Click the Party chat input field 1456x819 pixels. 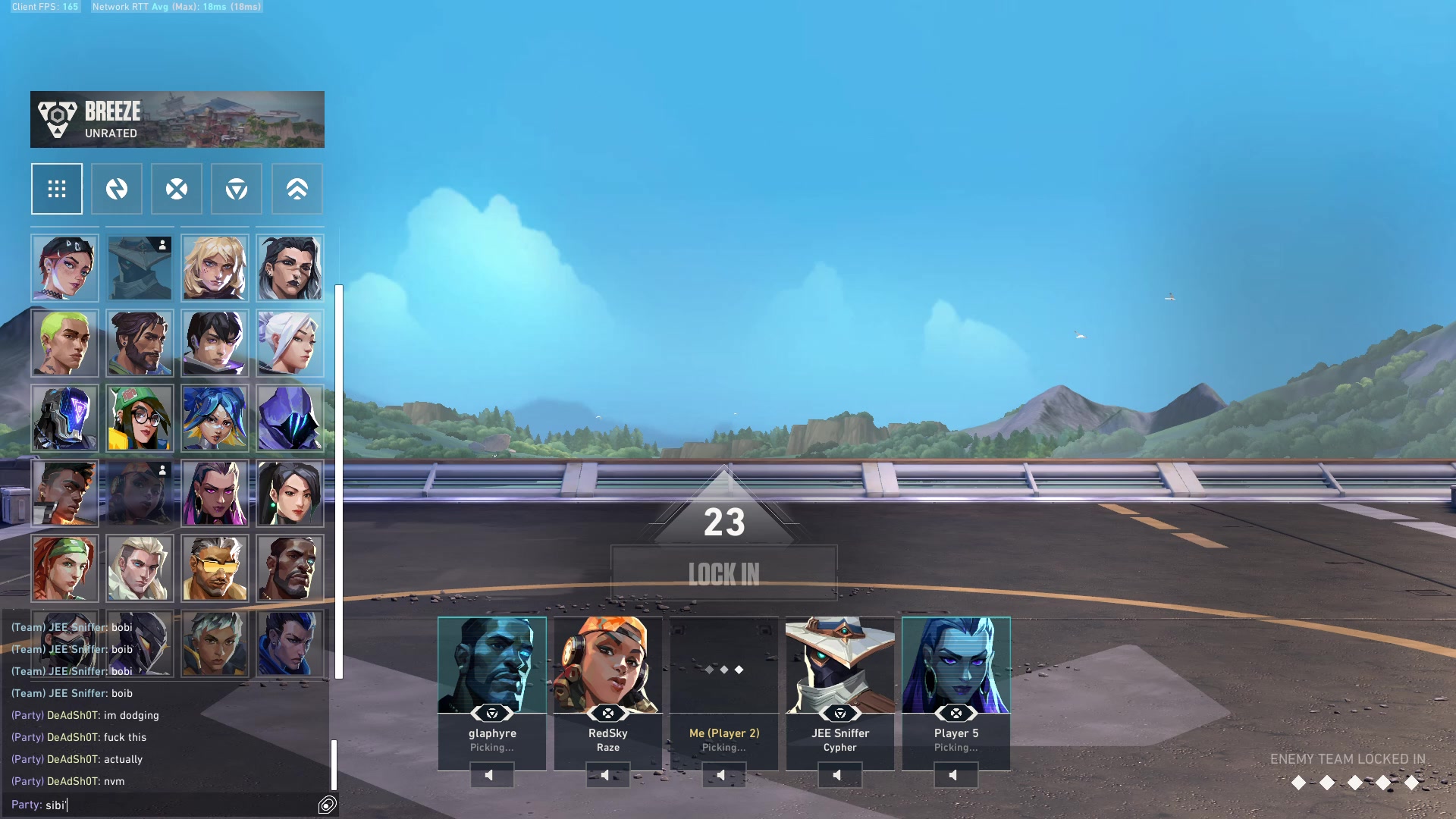click(174, 805)
